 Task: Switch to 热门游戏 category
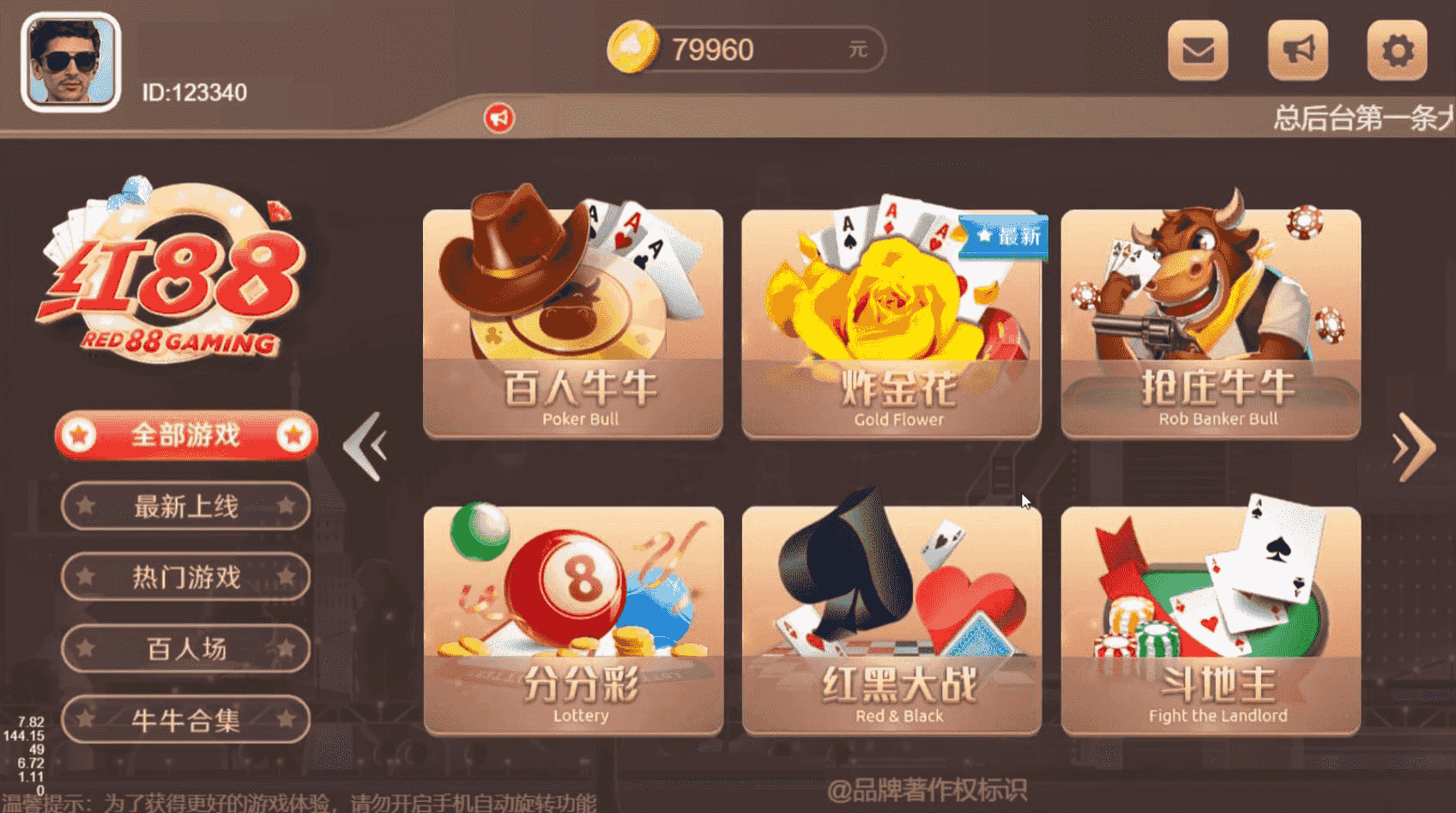click(184, 577)
